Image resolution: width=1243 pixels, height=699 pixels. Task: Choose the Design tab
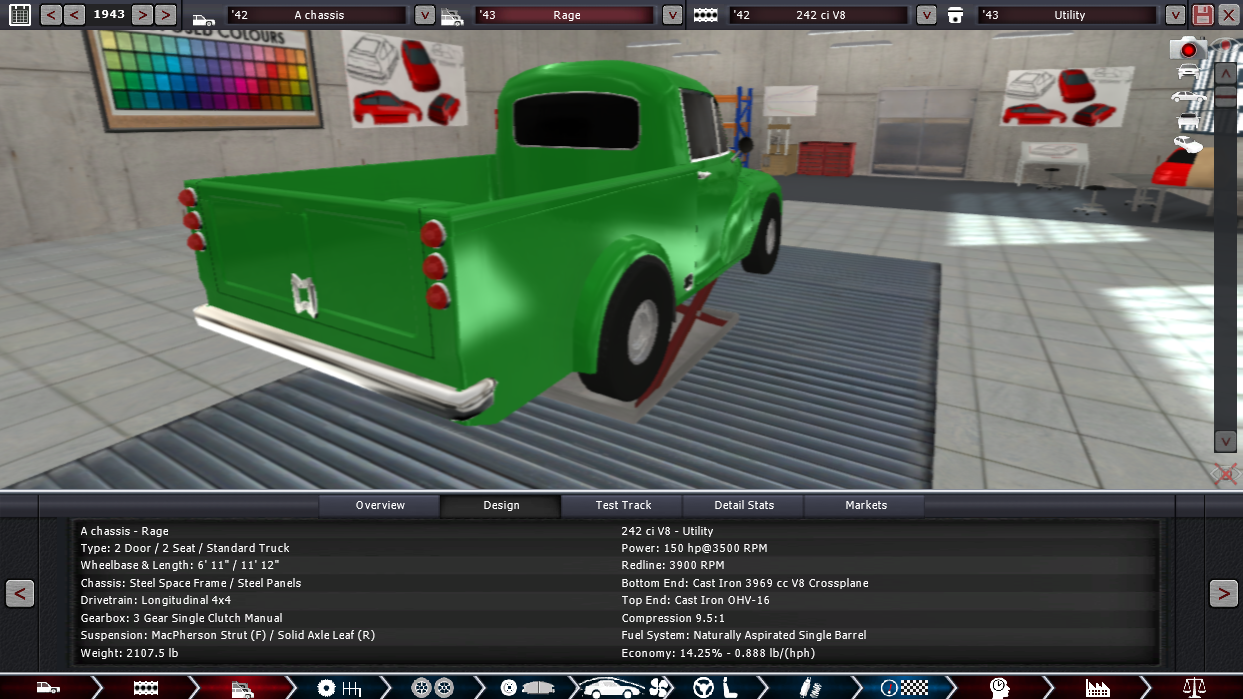point(501,505)
